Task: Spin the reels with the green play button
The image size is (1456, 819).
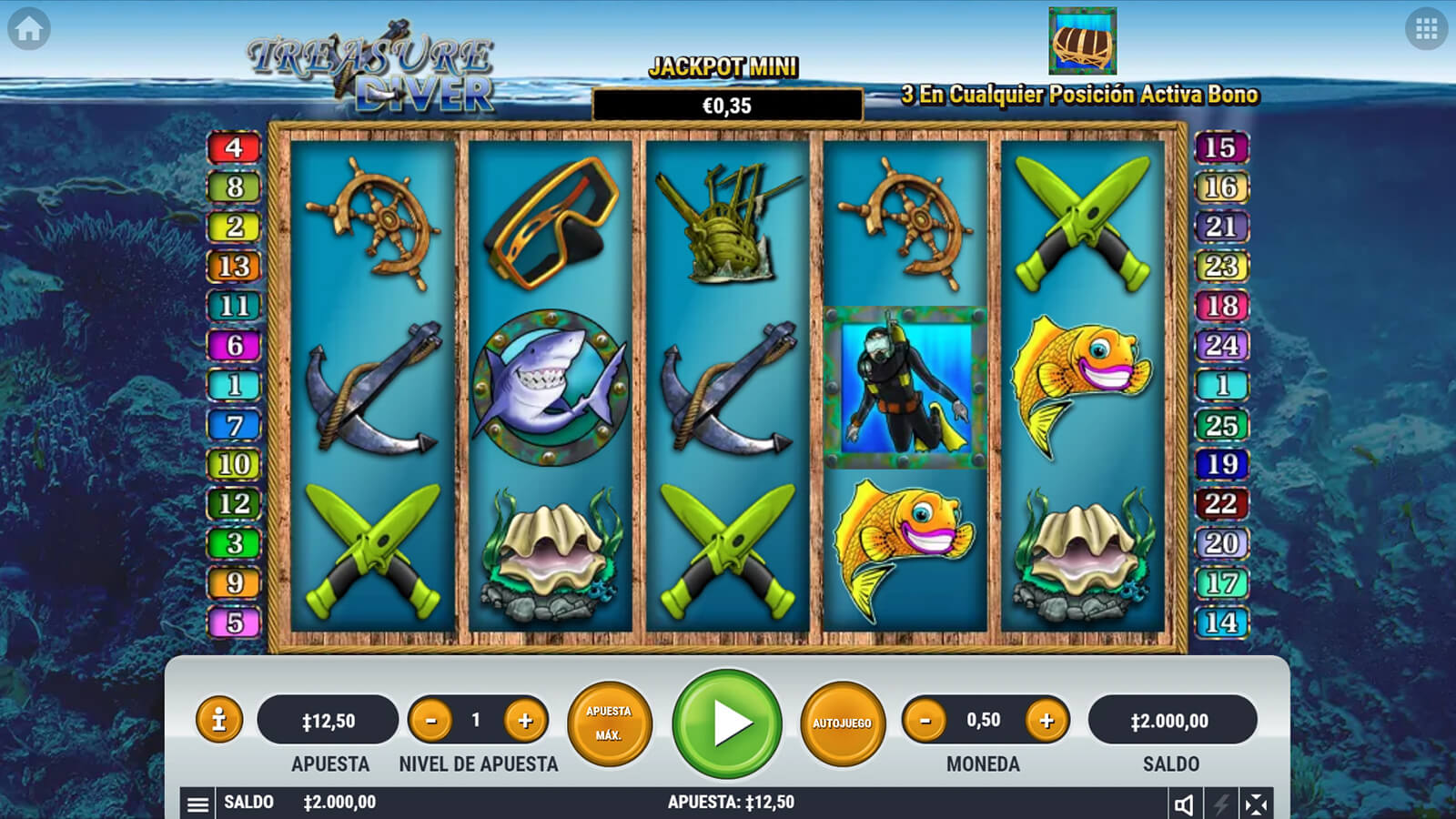Action: pyautogui.click(x=727, y=723)
